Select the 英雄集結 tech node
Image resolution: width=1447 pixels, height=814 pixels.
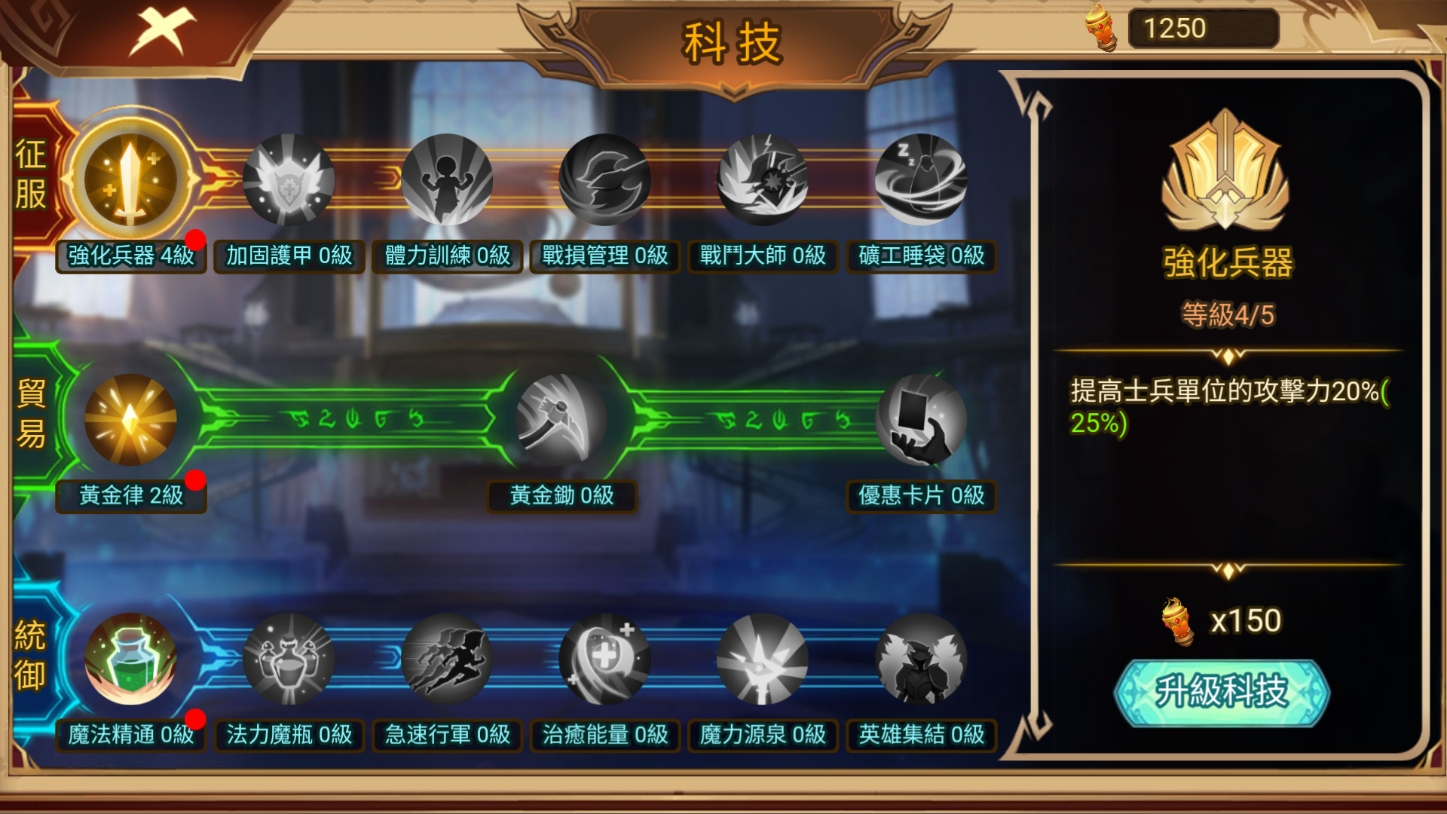920,658
